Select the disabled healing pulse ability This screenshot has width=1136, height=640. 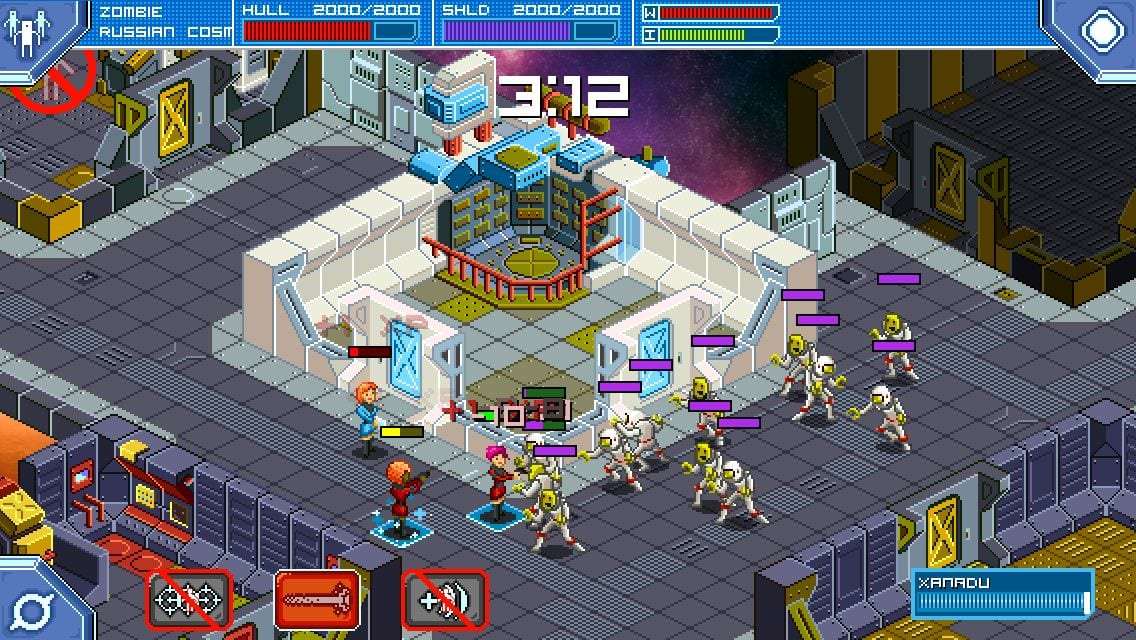coord(445,600)
